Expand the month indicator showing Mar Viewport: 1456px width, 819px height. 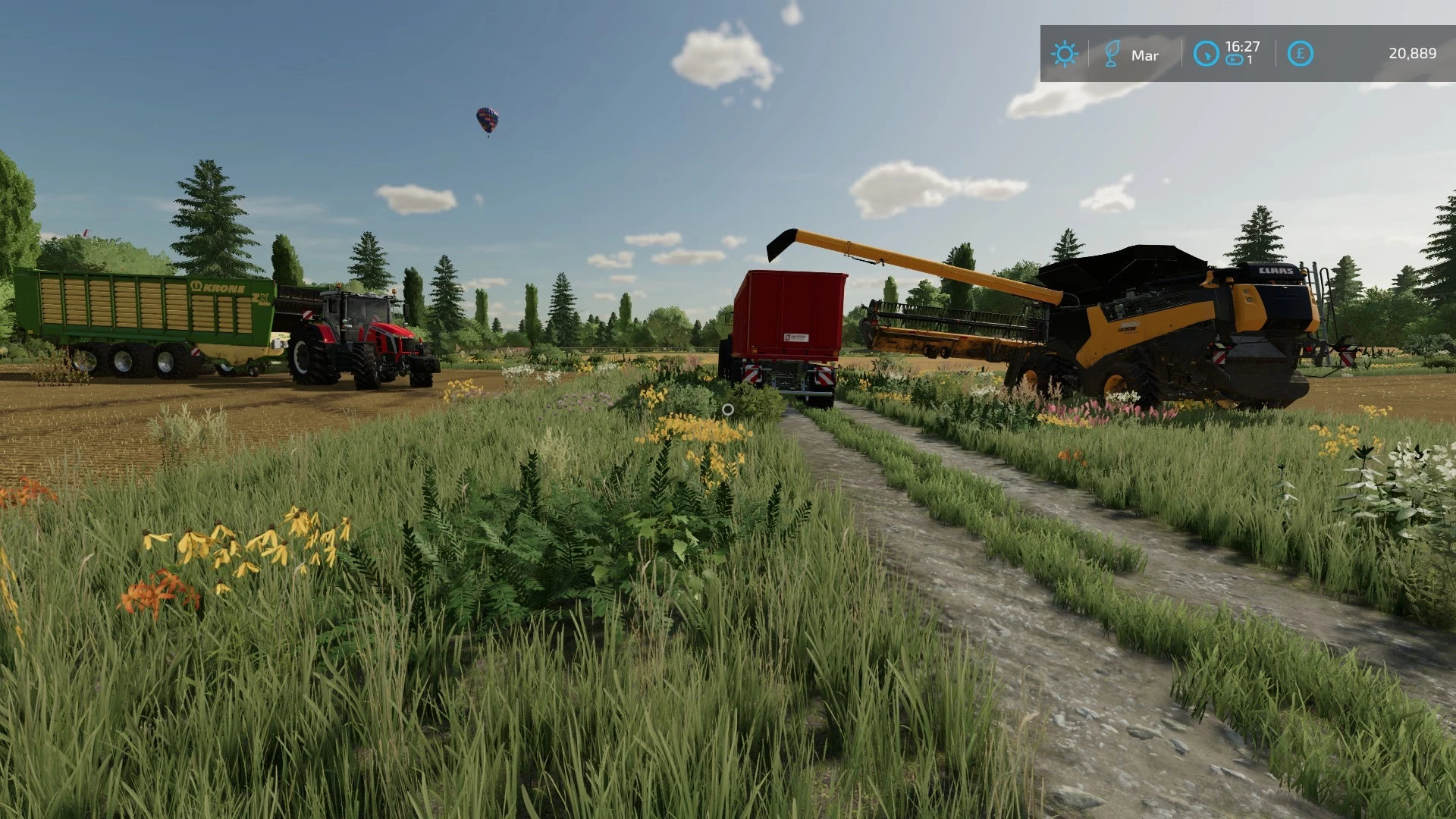click(x=1145, y=55)
